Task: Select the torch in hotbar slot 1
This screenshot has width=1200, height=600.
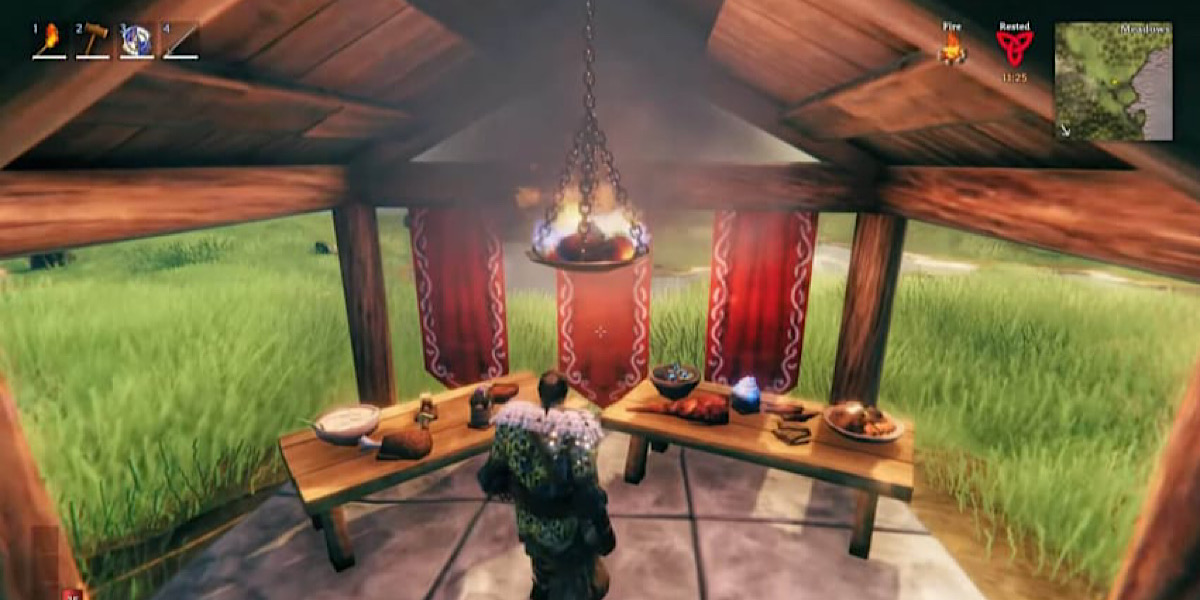Action: pyautogui.click(x=49, y=40)
